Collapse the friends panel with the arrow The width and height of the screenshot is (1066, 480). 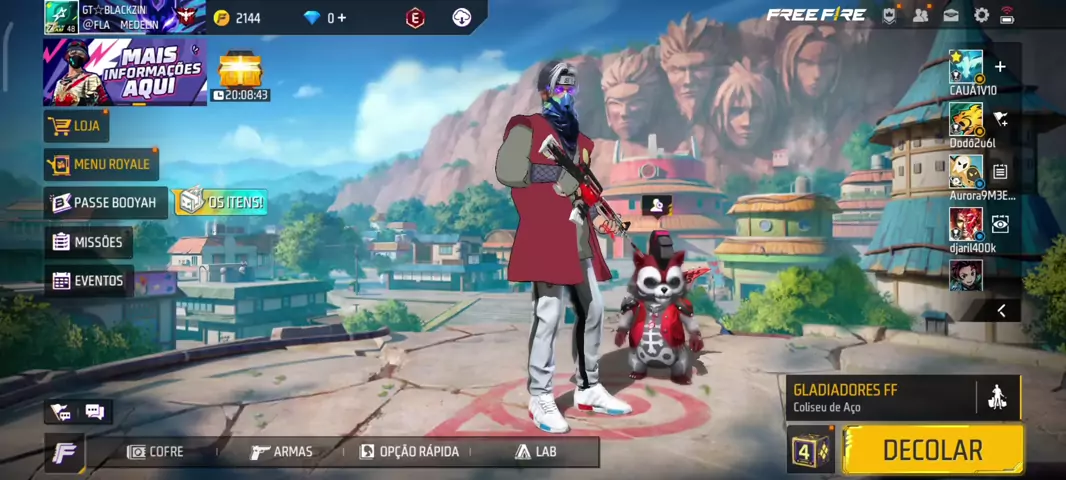pyautogui.click(x=1001, y=311)
